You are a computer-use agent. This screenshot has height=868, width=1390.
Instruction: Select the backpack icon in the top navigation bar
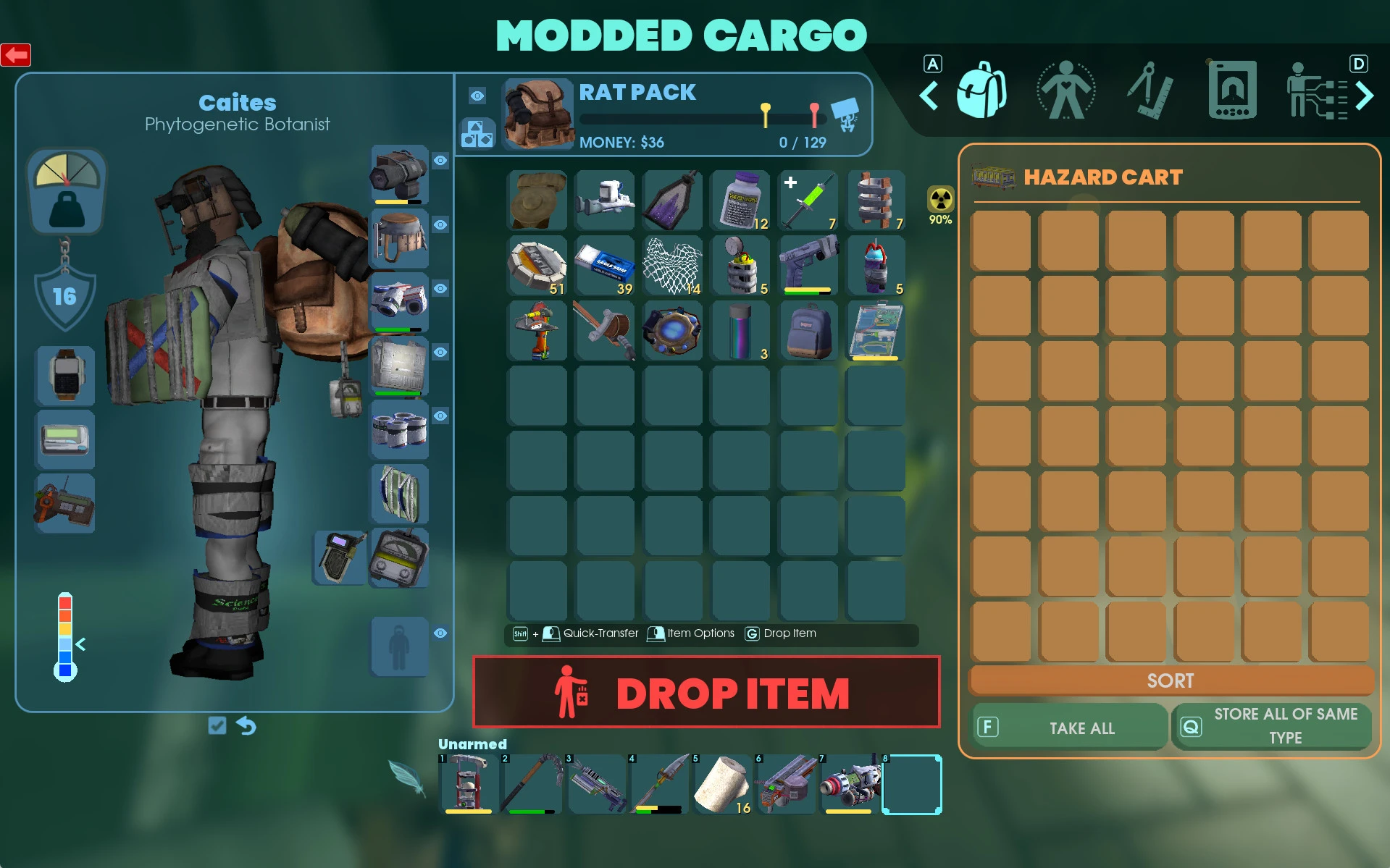coord(981,90)
